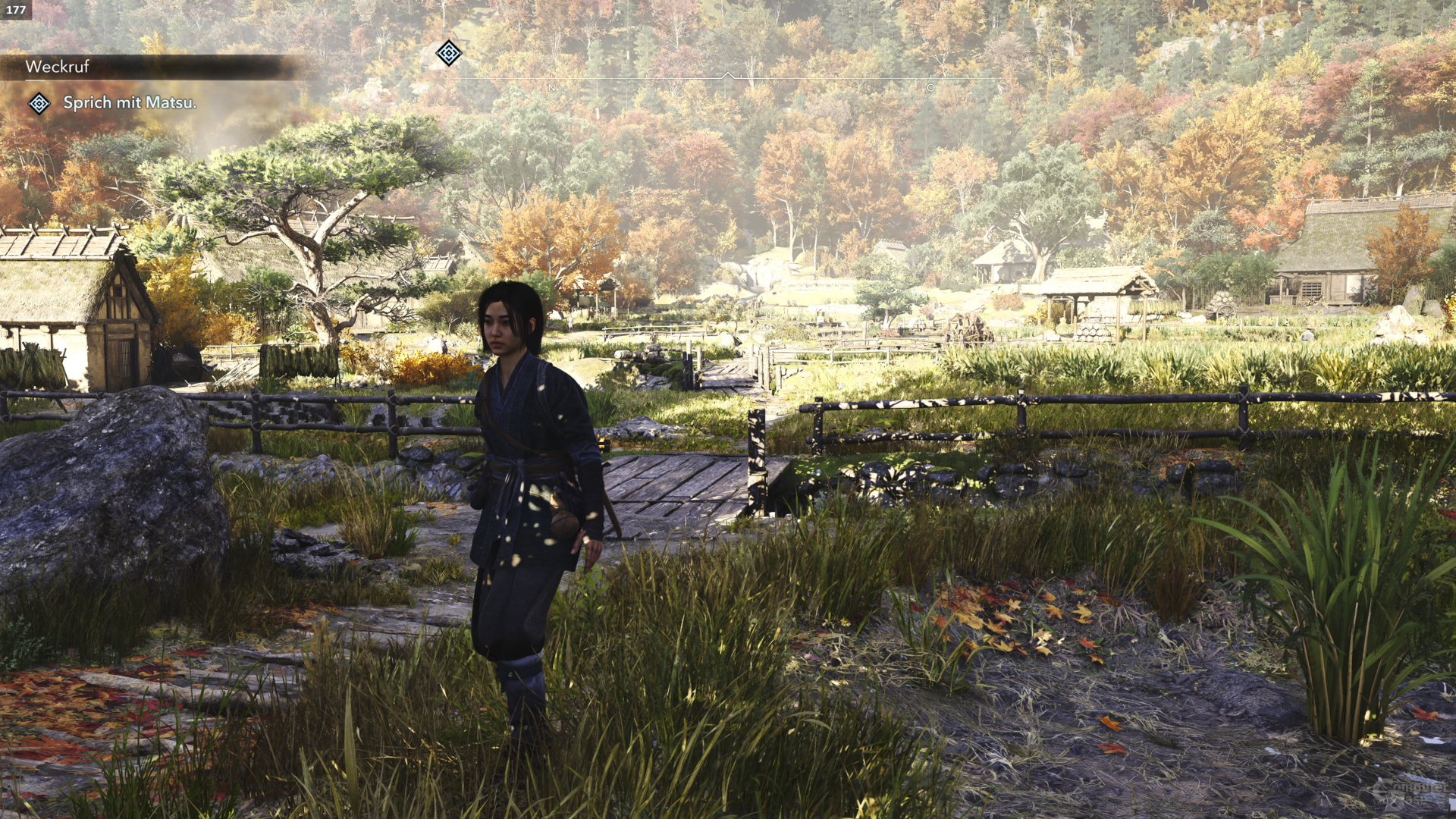Select the Weckruf quest title banner
Image resolution: width=1456 pixels, height=819 pixels.
point(58,67)
